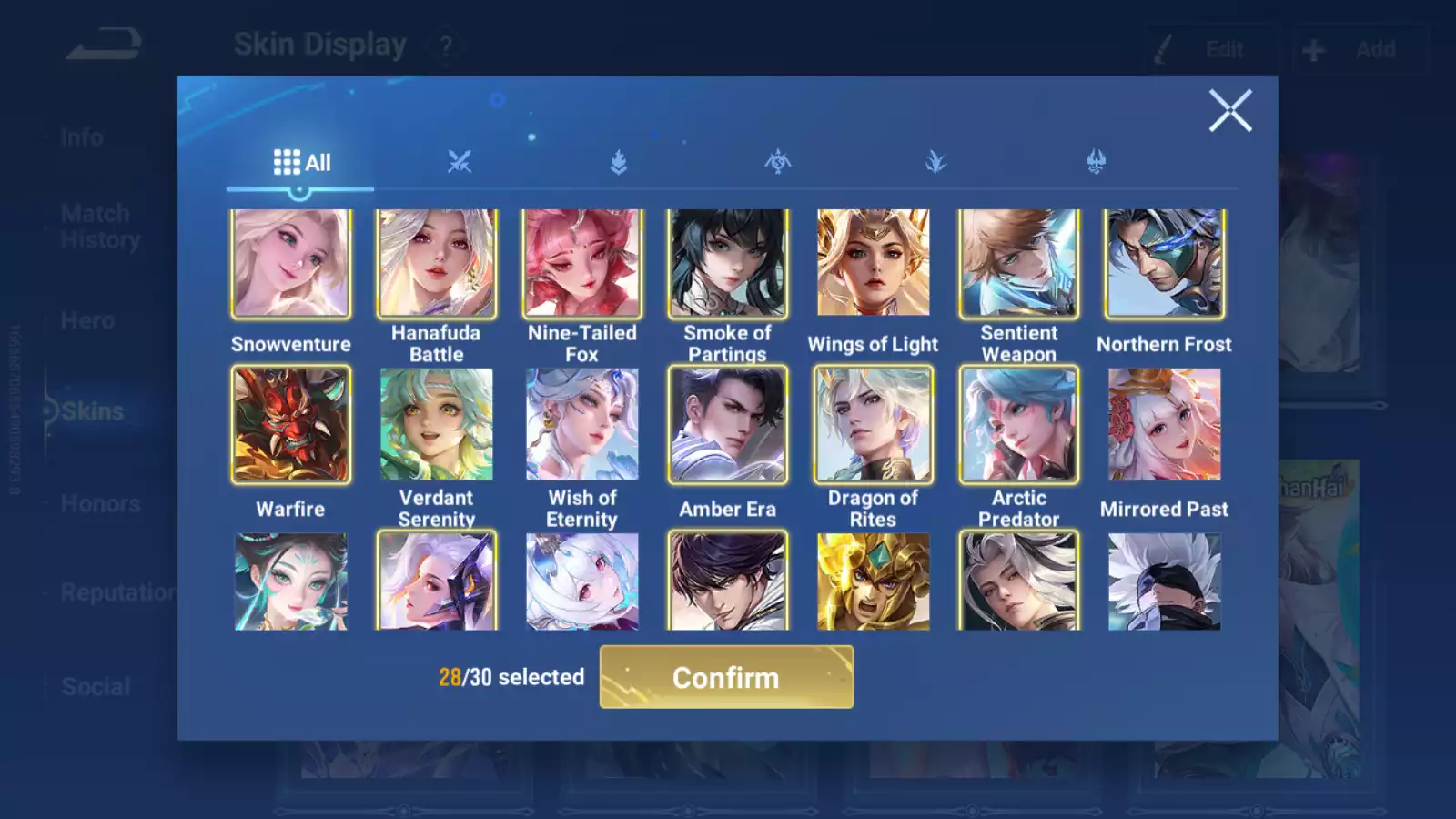Choose the Hanafuda Battle skin

(437, 264)
